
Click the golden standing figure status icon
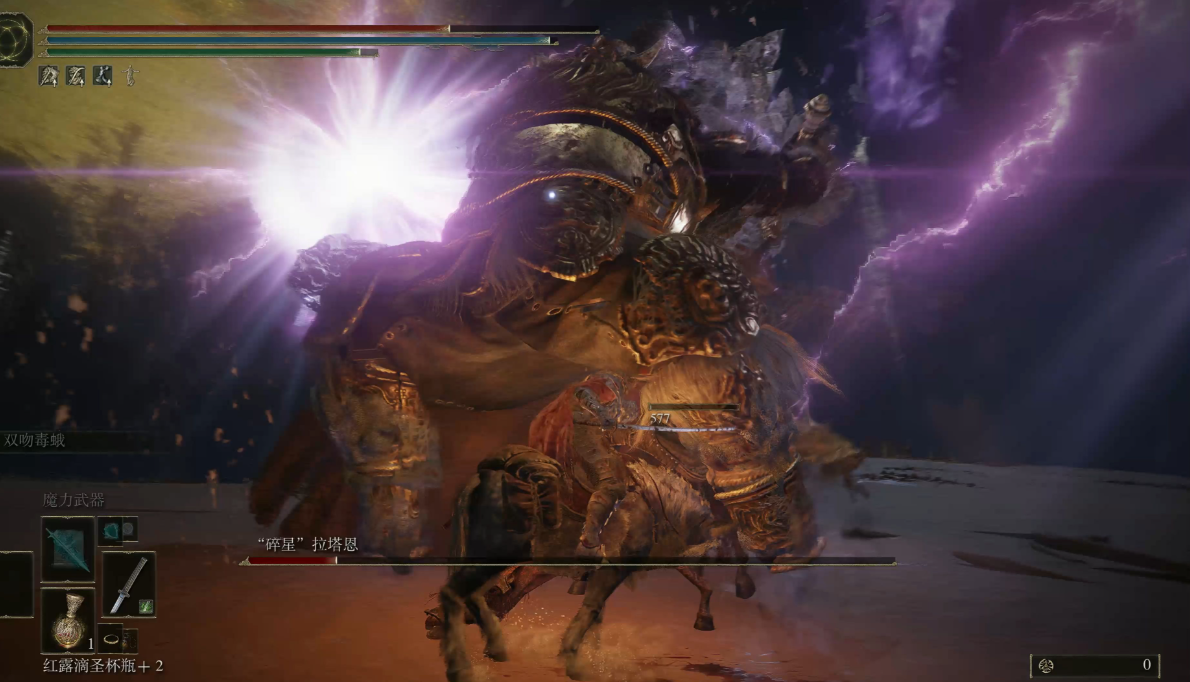tap(129, 77)
